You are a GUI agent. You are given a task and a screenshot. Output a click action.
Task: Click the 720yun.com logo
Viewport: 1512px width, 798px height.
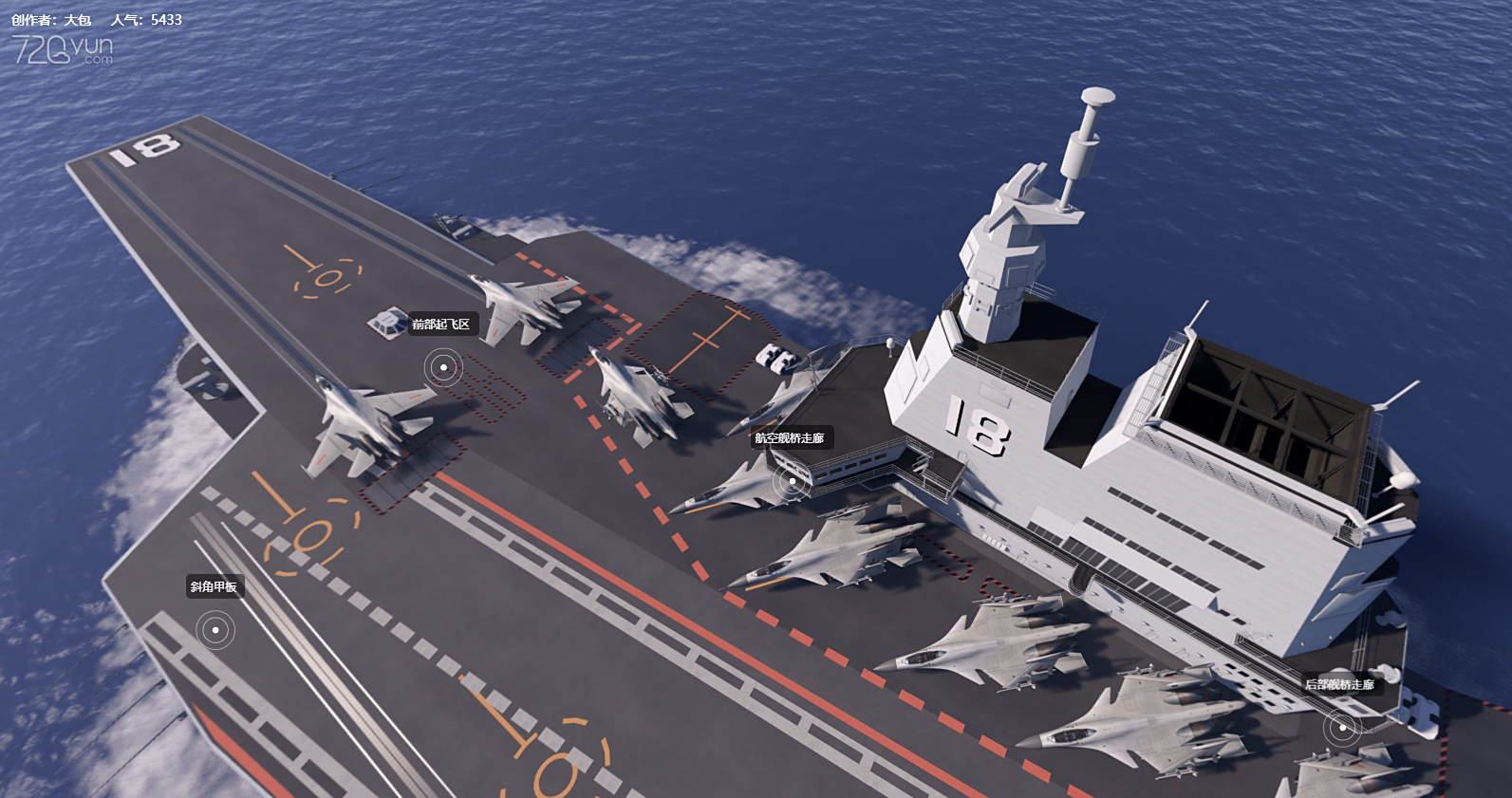63,49
